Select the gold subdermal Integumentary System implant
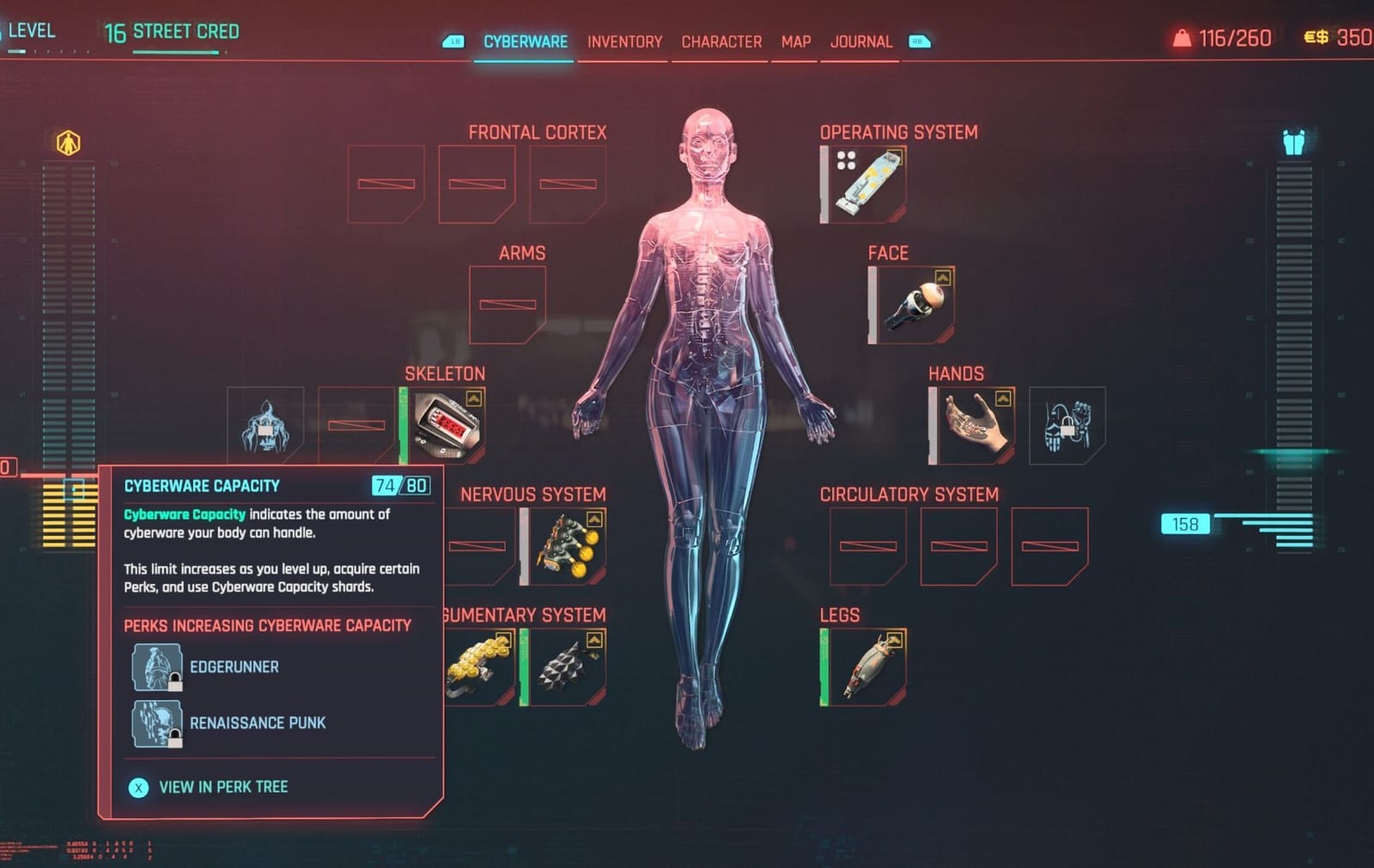1374x868 pixels. point(477,665)
